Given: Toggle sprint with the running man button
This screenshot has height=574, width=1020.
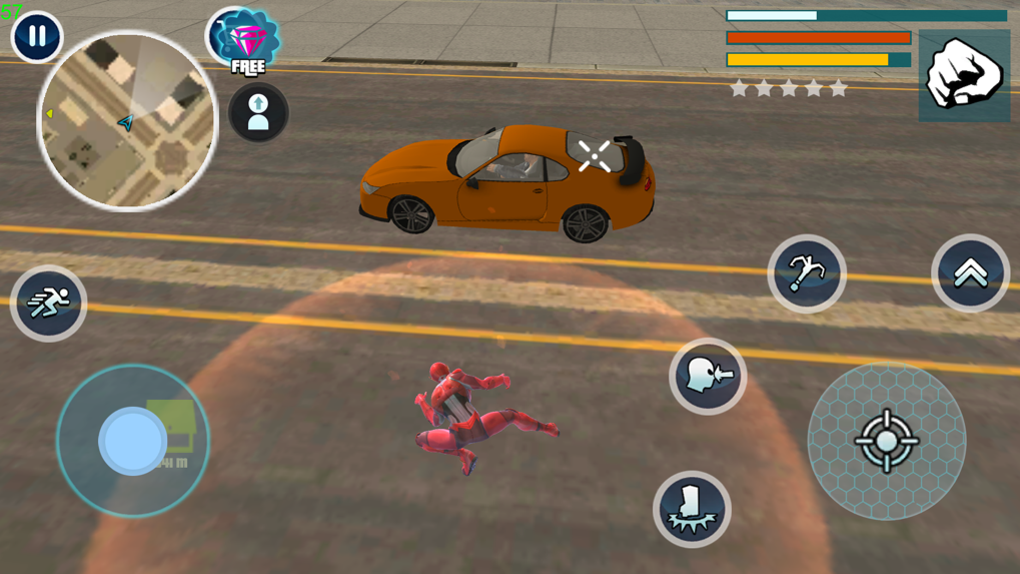Looking at the screenshot, I should 48,303.
